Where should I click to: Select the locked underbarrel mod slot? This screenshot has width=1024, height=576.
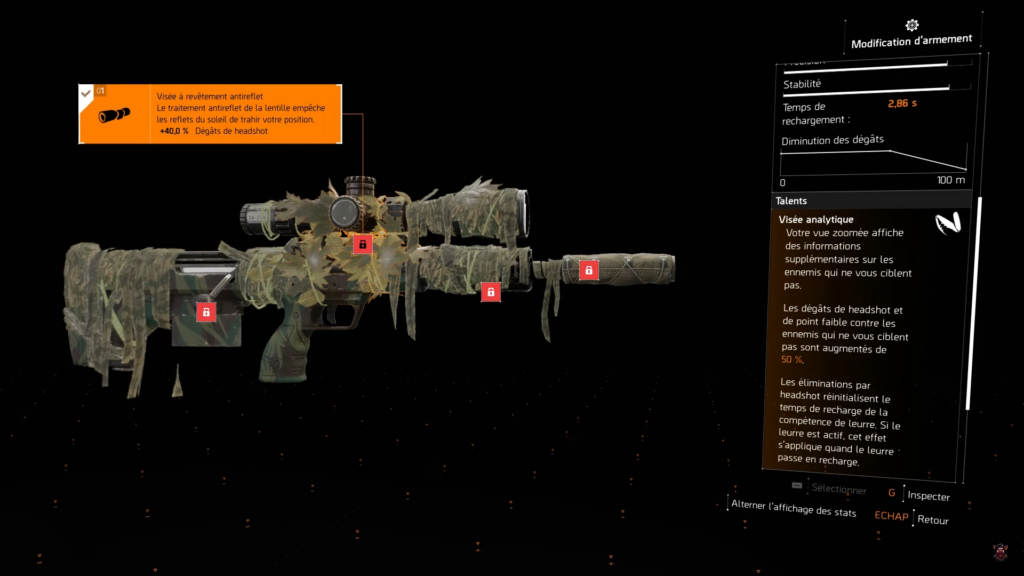pos(490,292)
